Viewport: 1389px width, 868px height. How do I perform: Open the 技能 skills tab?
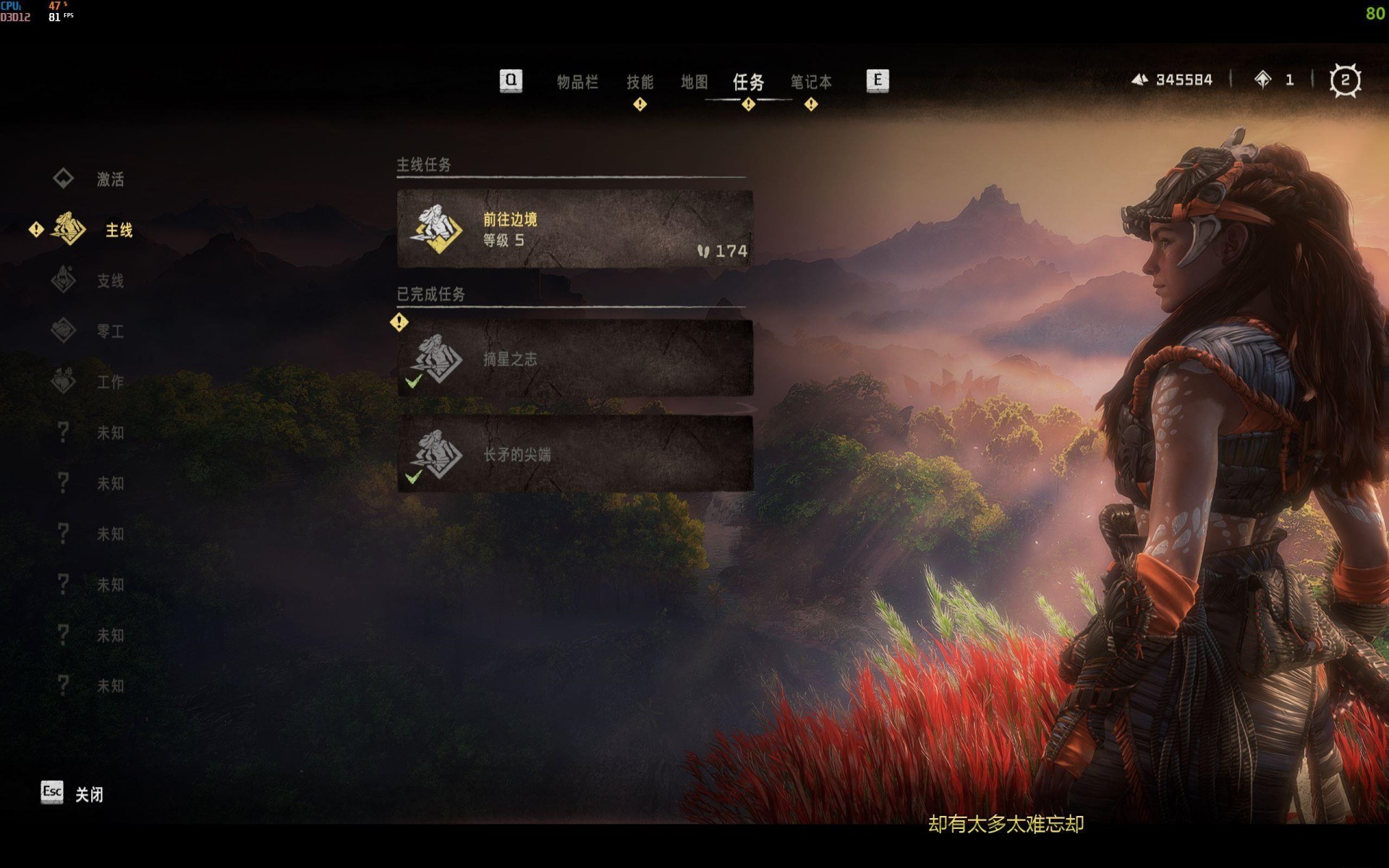640,82
